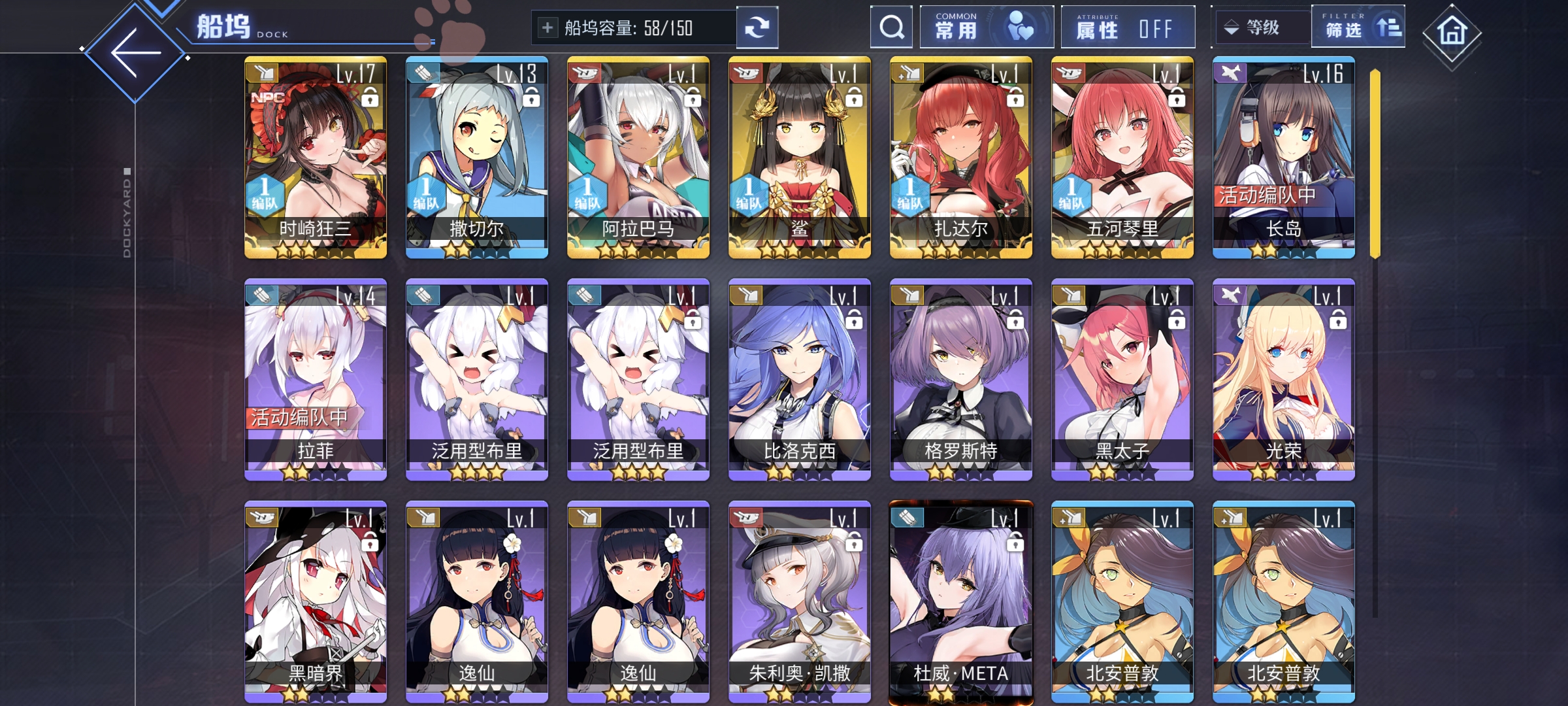Image resolution: width=1568 pixels, height=706 pixels.
Task: Refresh the dock list with the refresh icon
Action: click(x=758, y=27)
